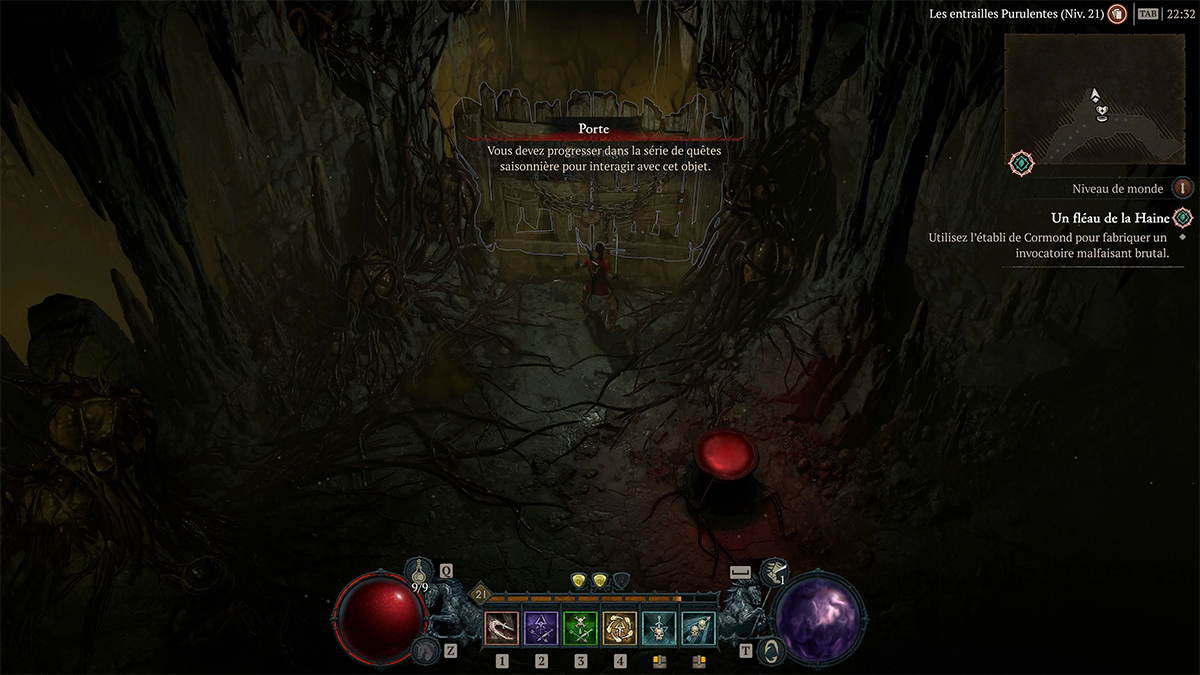Select the skeleton warrior summon skill

pos(659,628)
